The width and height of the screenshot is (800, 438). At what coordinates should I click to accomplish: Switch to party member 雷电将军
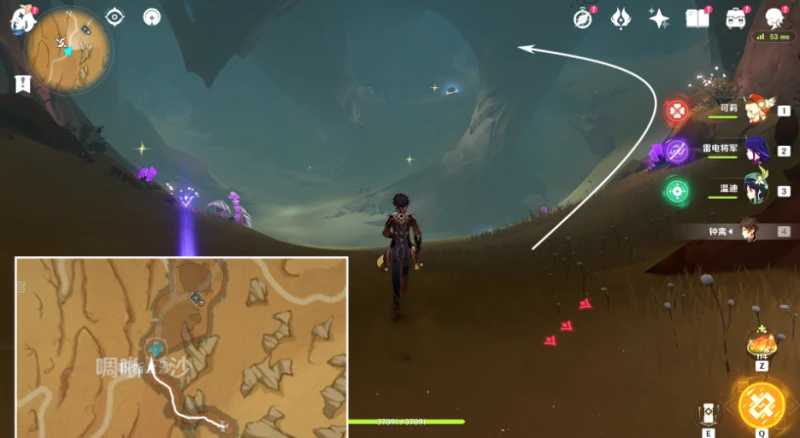(755, 149)
